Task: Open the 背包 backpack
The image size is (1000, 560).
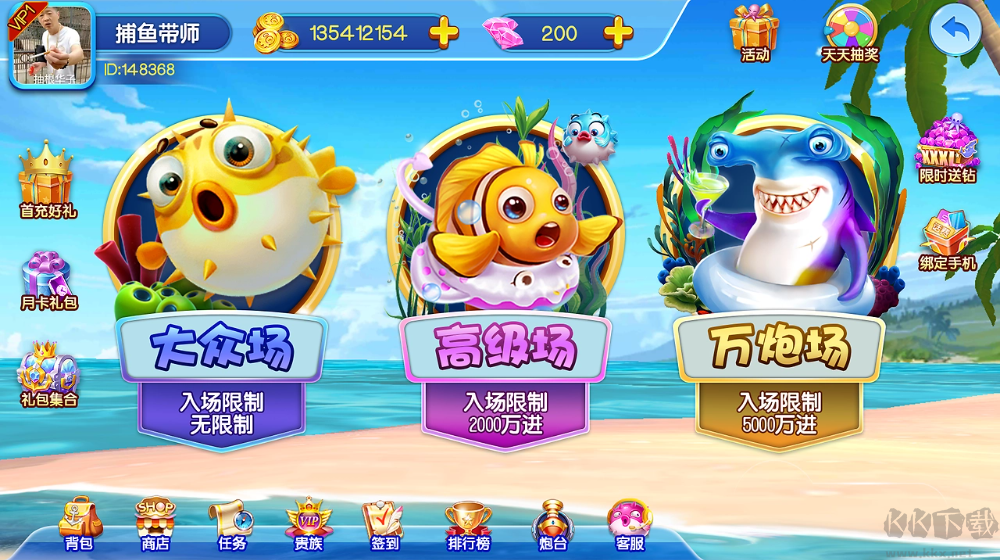Action: pyautogui.click(x=78, y=523)
